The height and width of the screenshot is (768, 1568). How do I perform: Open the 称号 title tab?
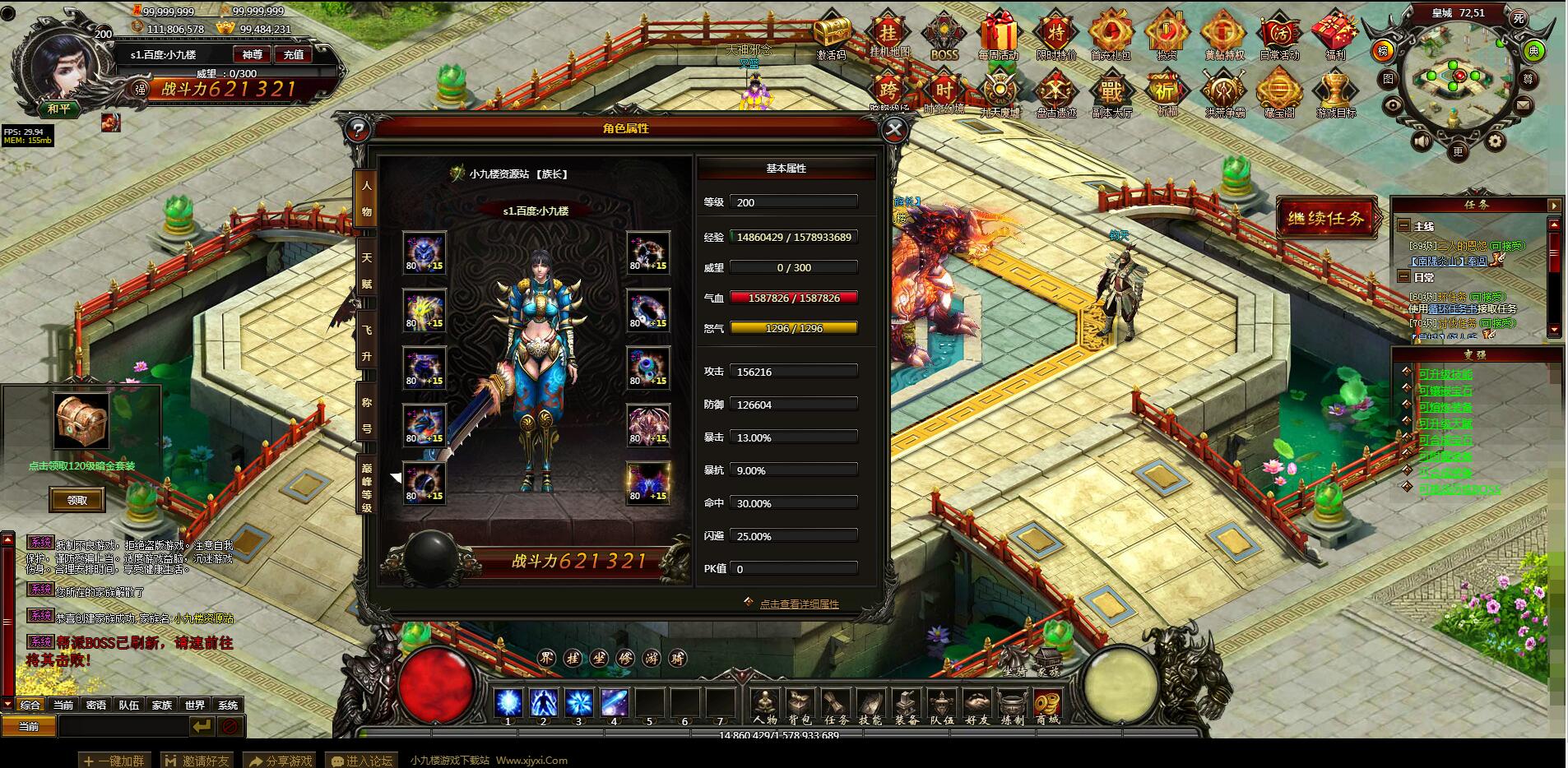tap(366, 415)
